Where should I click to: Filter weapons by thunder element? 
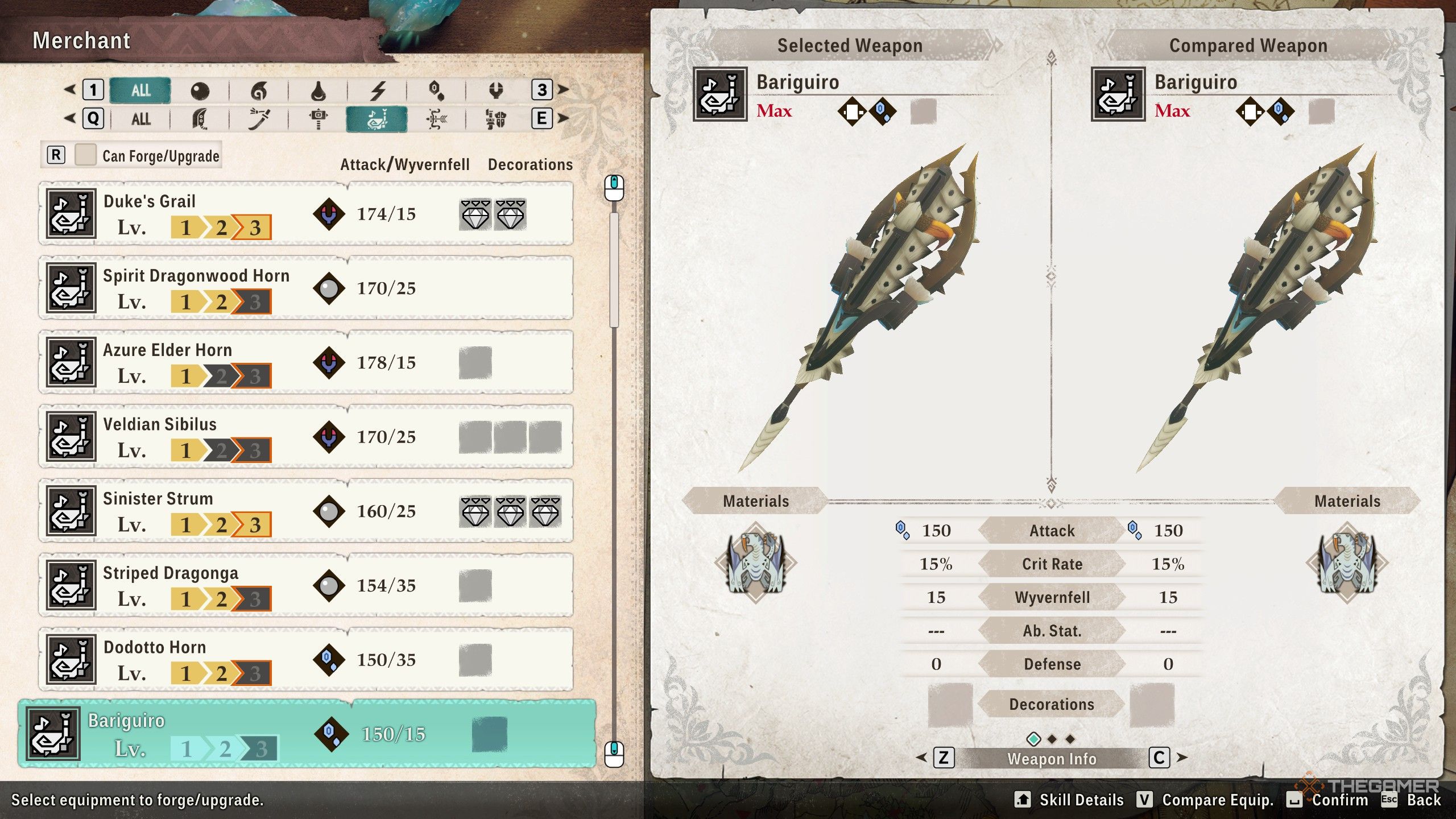point(378,90)
